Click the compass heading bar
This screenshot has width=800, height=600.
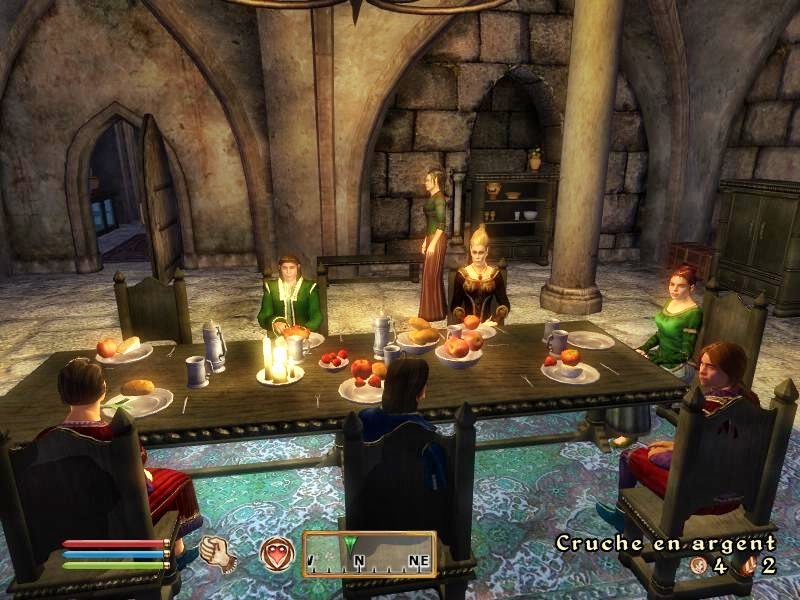click(x=369, y=554)
